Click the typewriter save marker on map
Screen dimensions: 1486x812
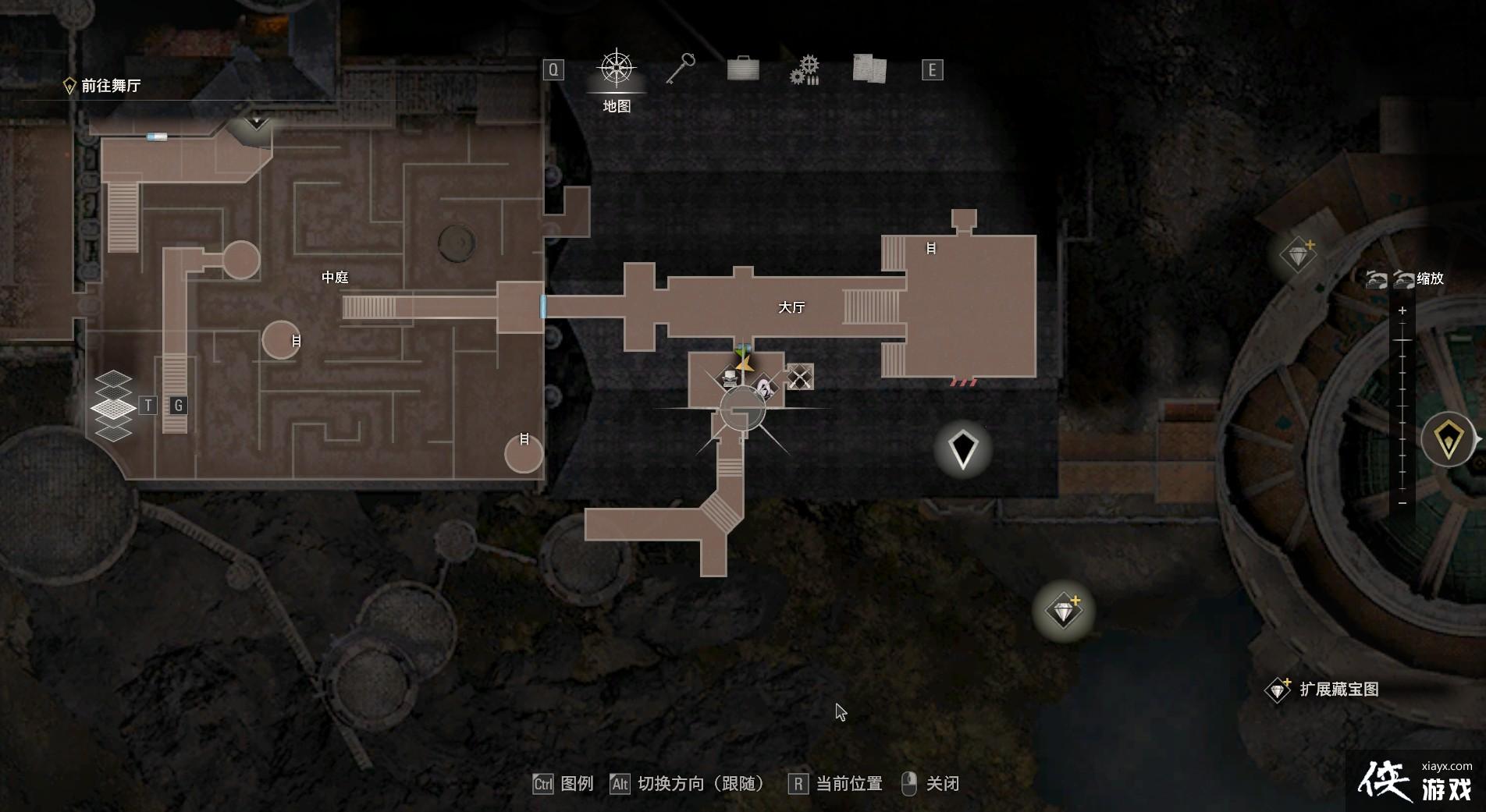[730, 379]
